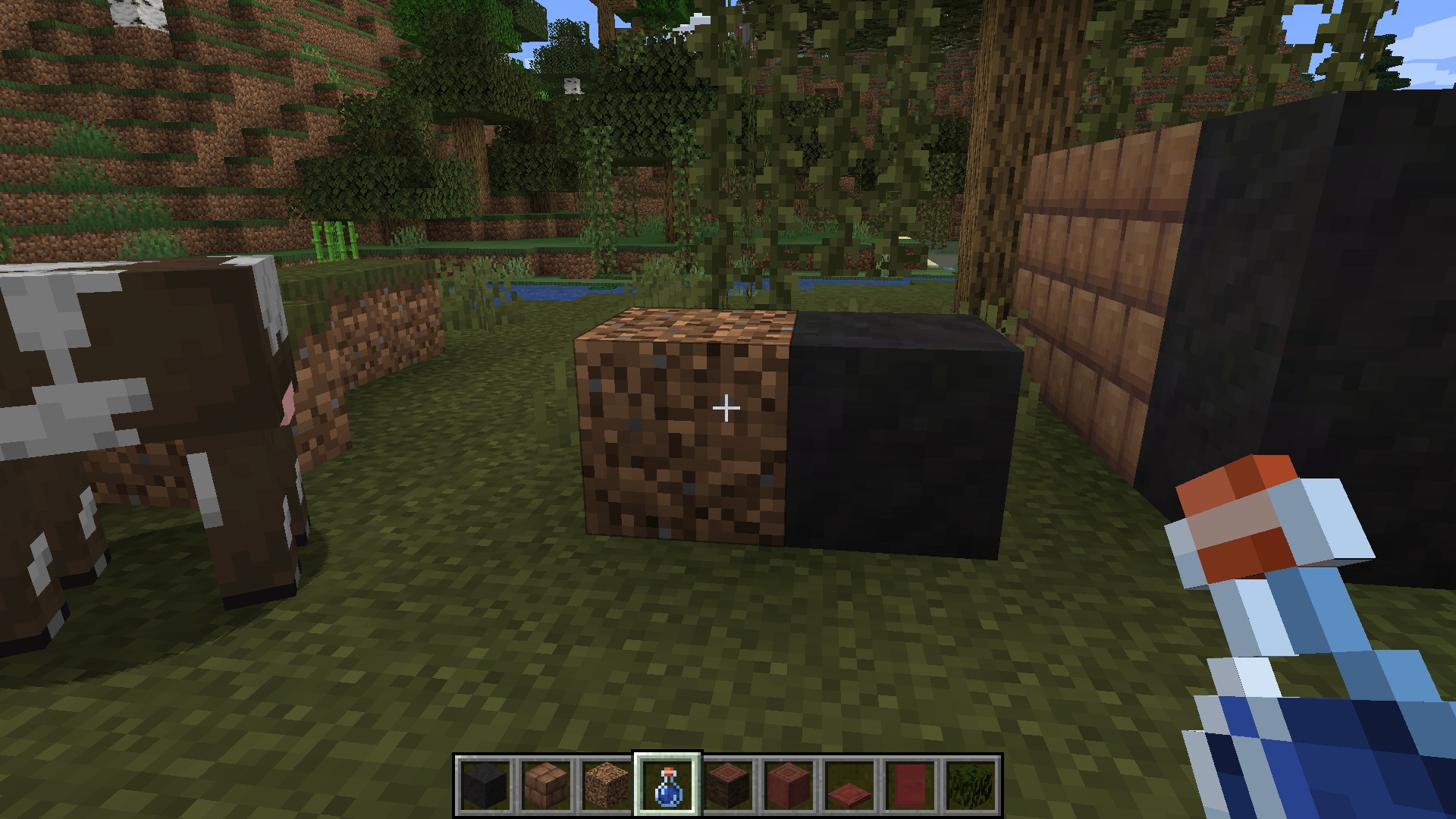The height and width of the screenshot is (819, 1456).
Task: Pick the dark bark log slot
Action: (728, 784)
